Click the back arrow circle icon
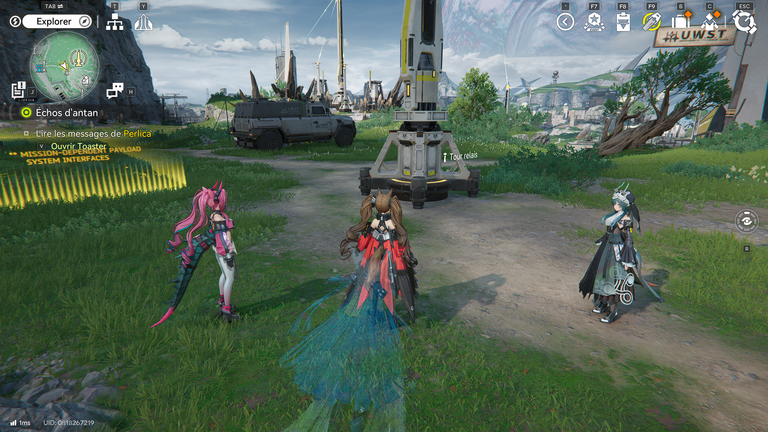The width and height of the screenshot is (768, 432). 565,22
